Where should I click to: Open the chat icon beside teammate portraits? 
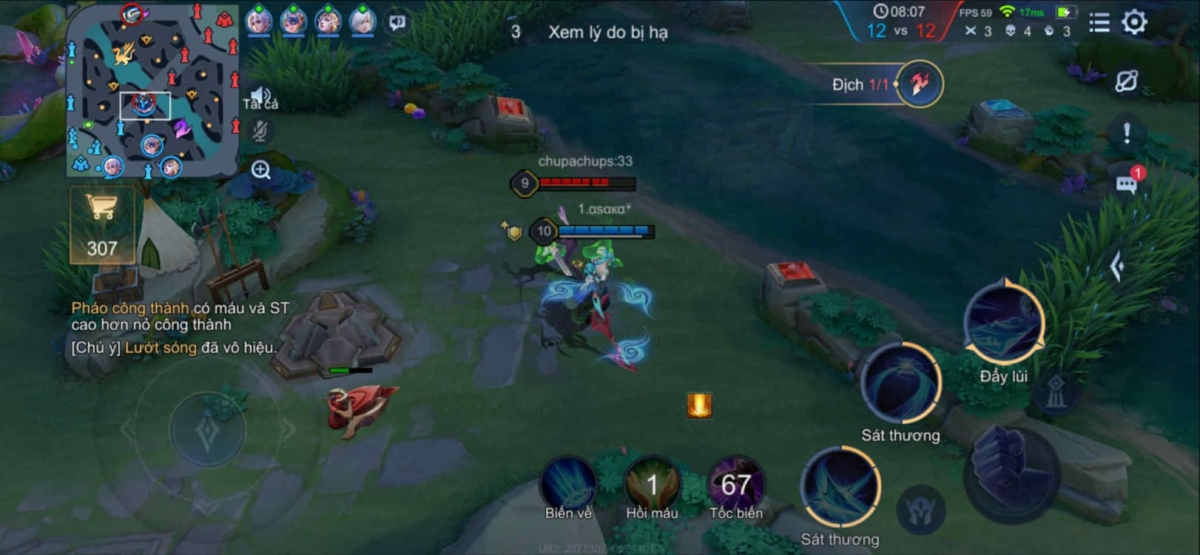pos(398,21)
